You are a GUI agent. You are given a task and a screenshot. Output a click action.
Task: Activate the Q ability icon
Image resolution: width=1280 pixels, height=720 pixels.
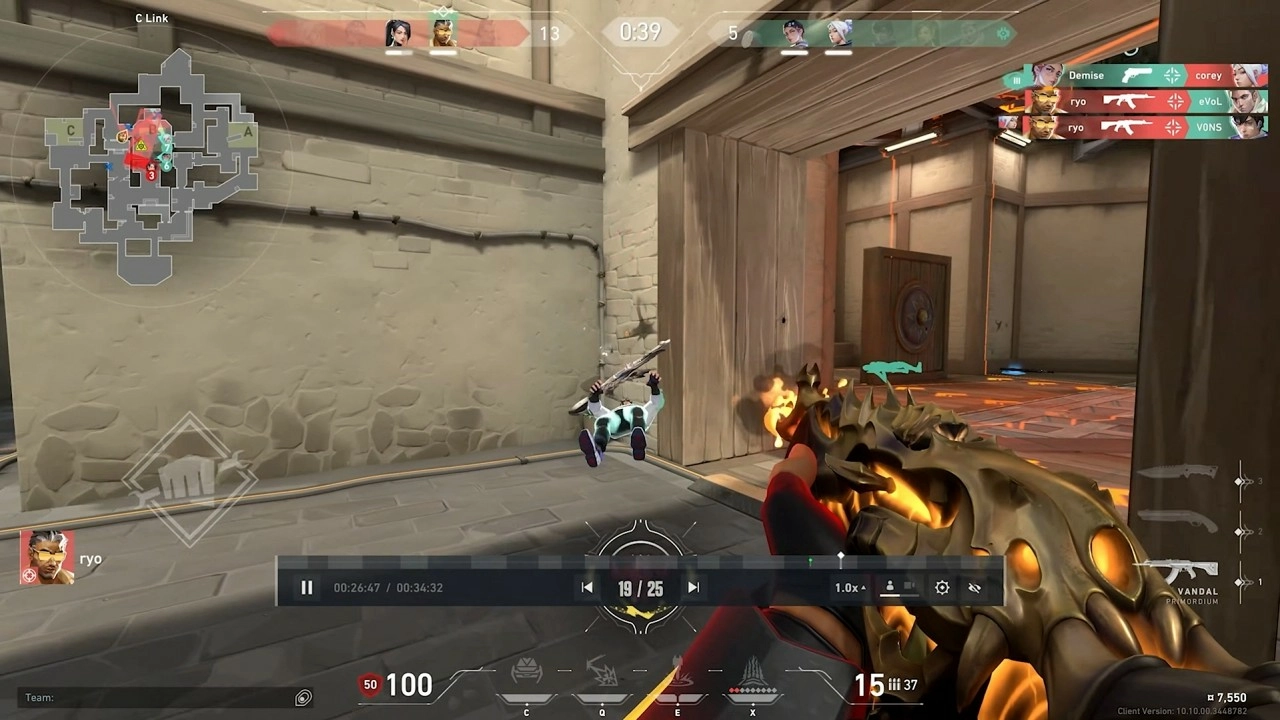click(x=602, y=676)
